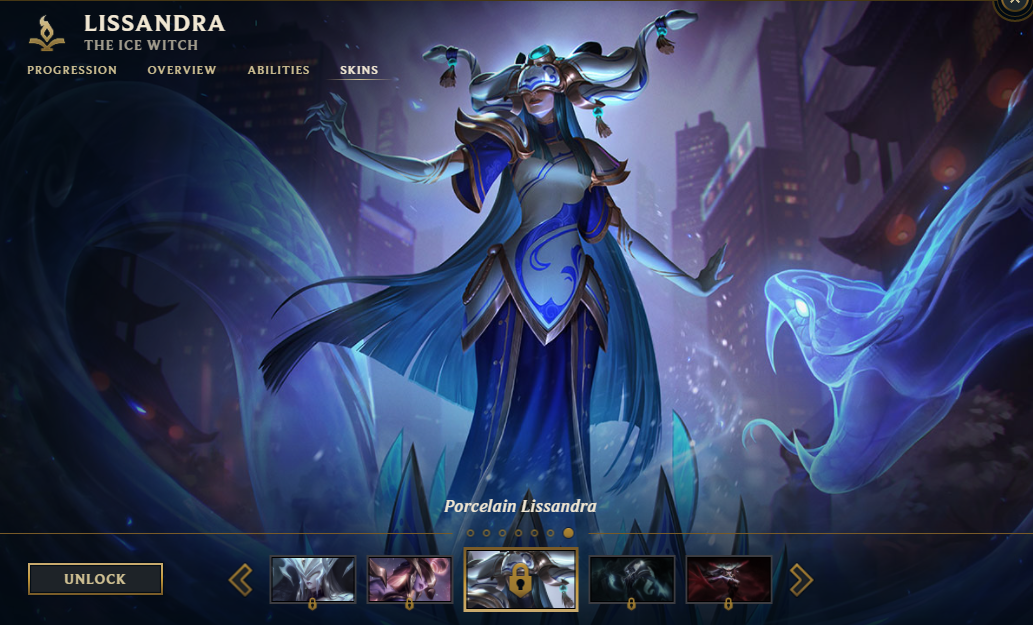
Task: Open the Overview tab
Action: (x=182, y=70)
